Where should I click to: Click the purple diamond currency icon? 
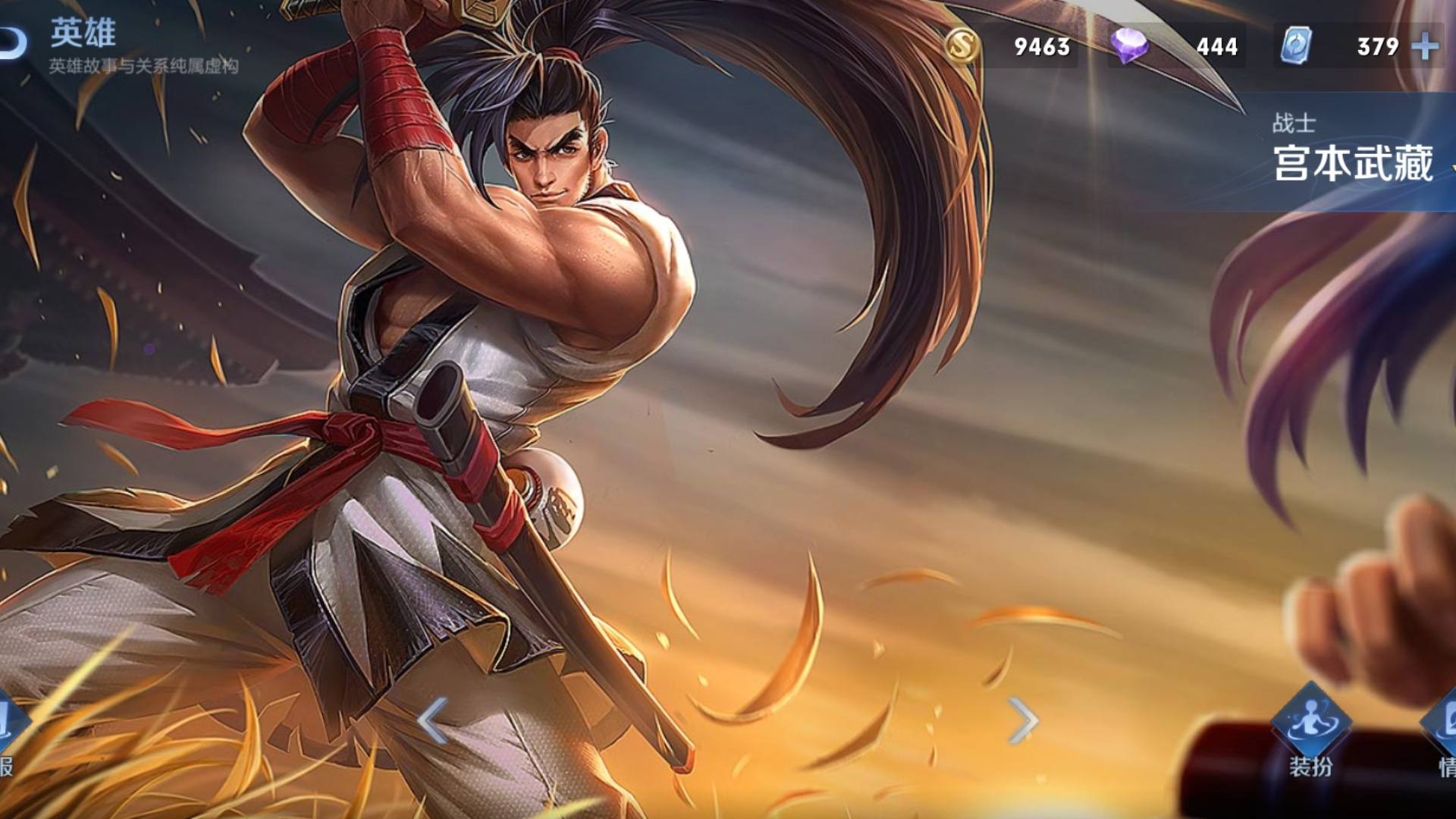click(x=1128, y=47)
